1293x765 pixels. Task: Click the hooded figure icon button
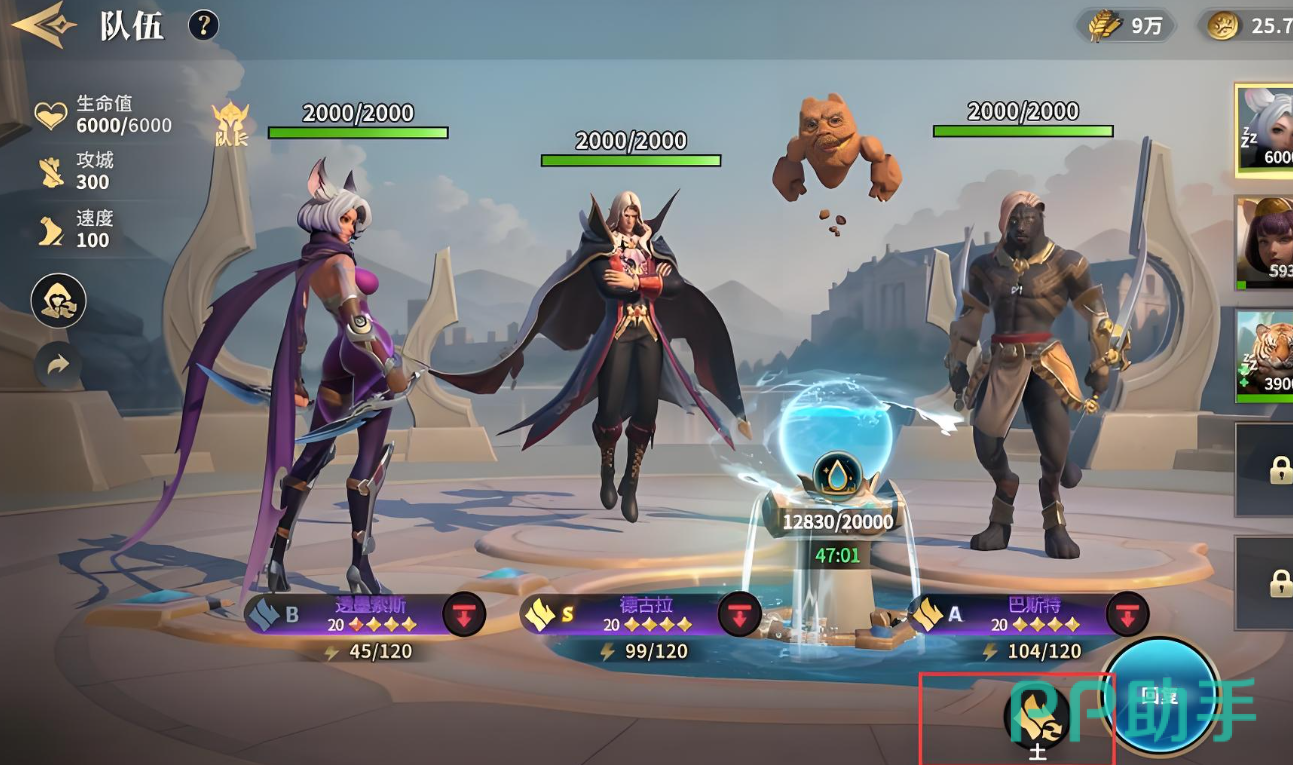coord(58,301)
